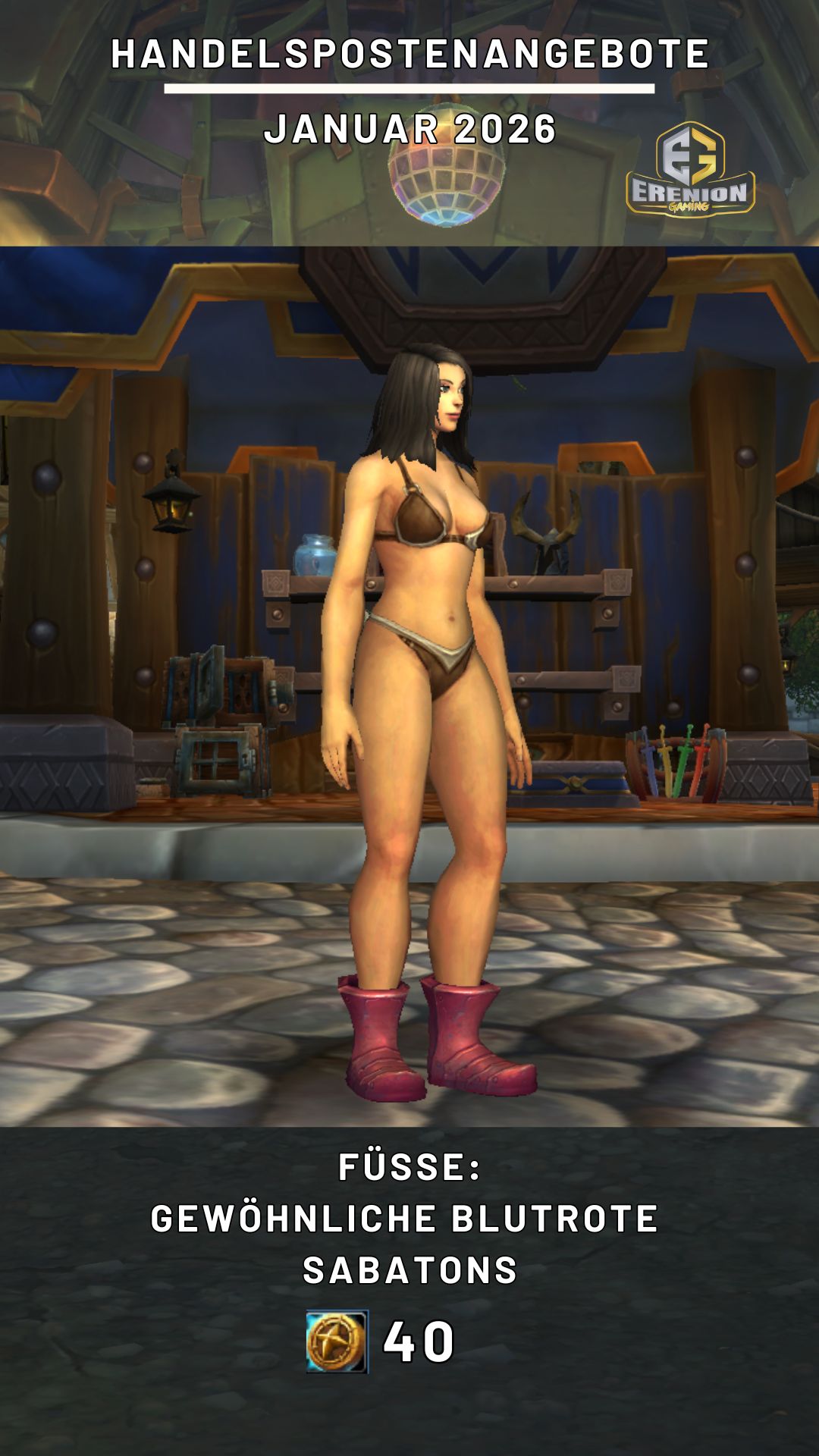Image resolution: width=819 pixels, height=1456 pixels.
Task: Select the gold Trader's Tender coin icon
Action: coord(337,1341)
